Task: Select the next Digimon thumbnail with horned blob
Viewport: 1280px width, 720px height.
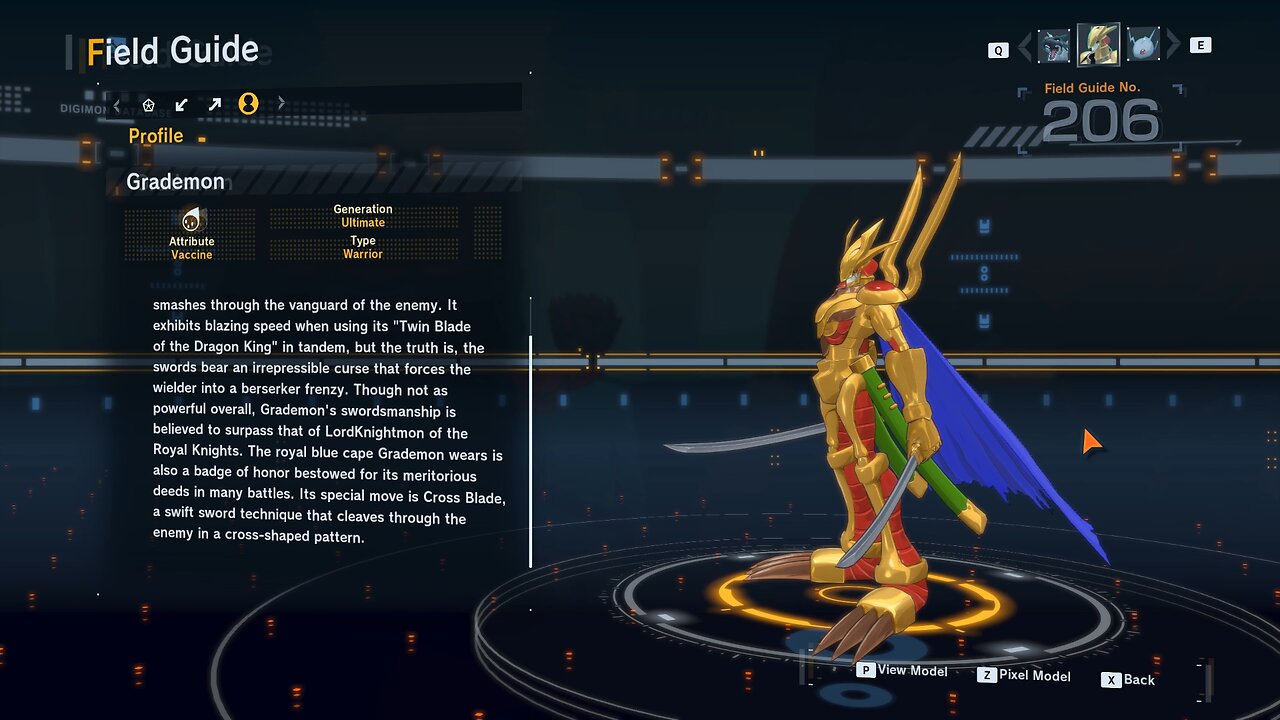Action: tap(1143, 46)
